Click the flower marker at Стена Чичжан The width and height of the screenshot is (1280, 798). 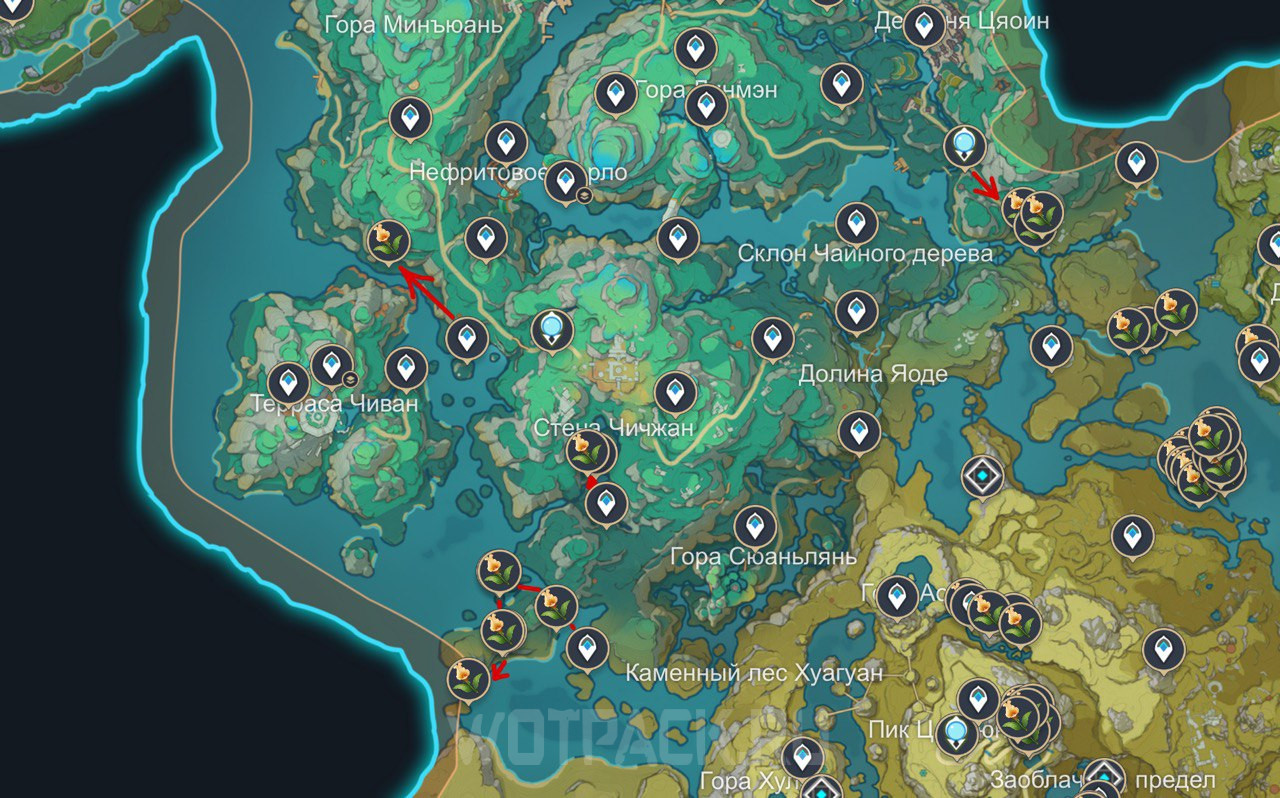(x=587, y=451)
